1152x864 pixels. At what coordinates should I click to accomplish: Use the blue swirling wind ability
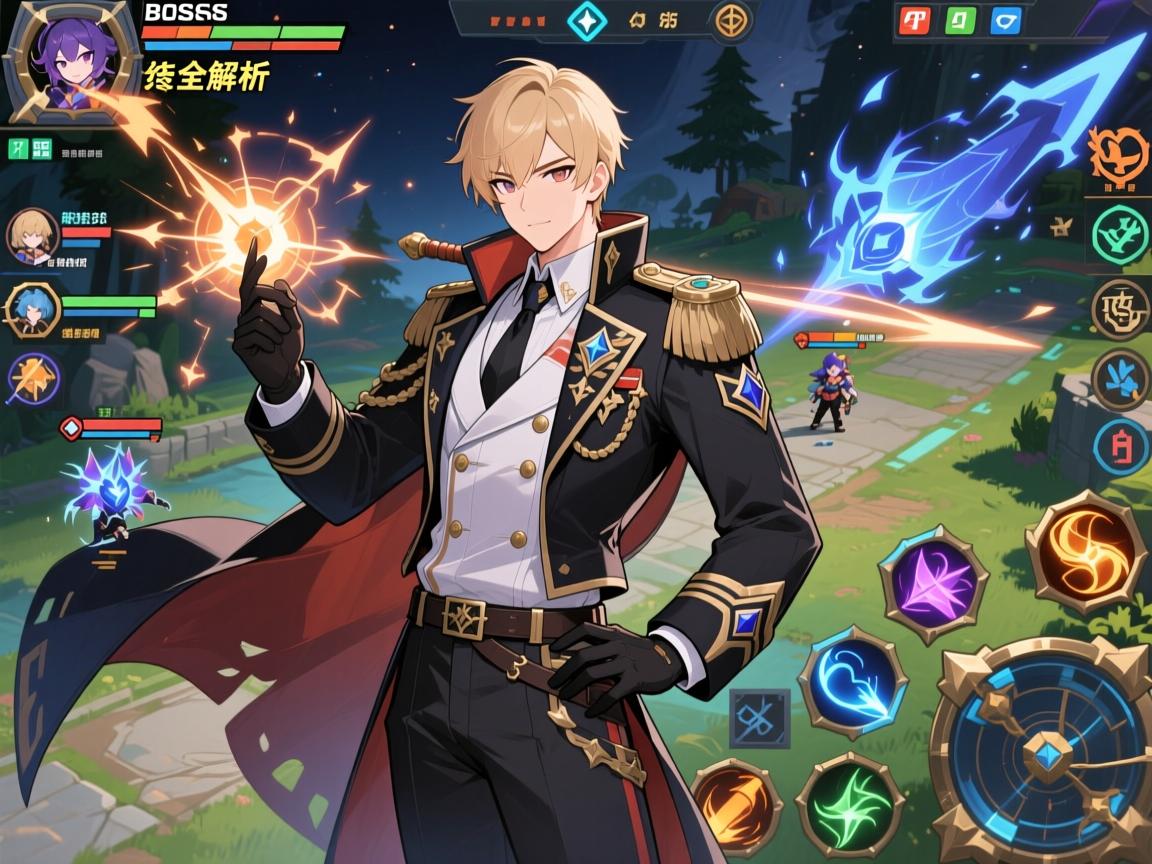click(852, 681)
